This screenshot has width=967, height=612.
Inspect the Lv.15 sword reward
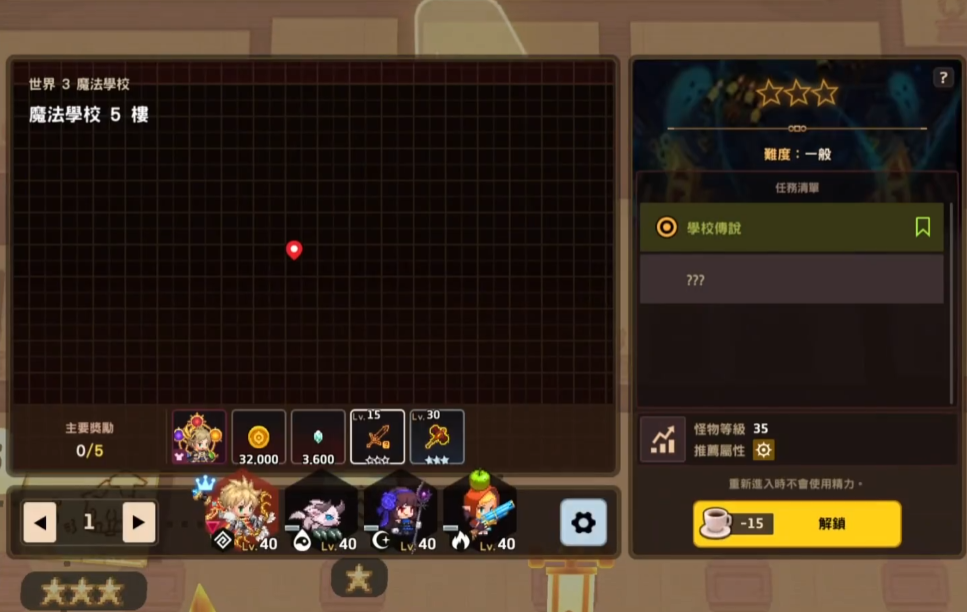[x=377, y=437]
